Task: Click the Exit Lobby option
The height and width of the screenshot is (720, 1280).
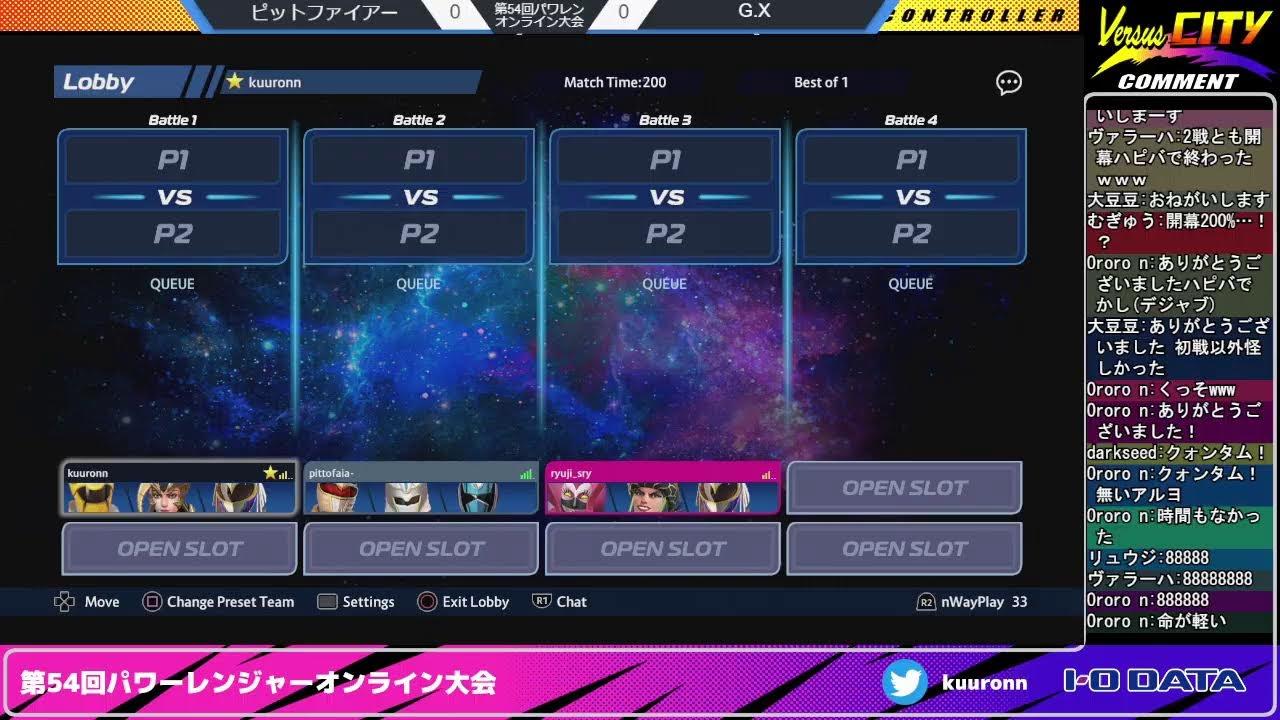Action: (464, 602)
